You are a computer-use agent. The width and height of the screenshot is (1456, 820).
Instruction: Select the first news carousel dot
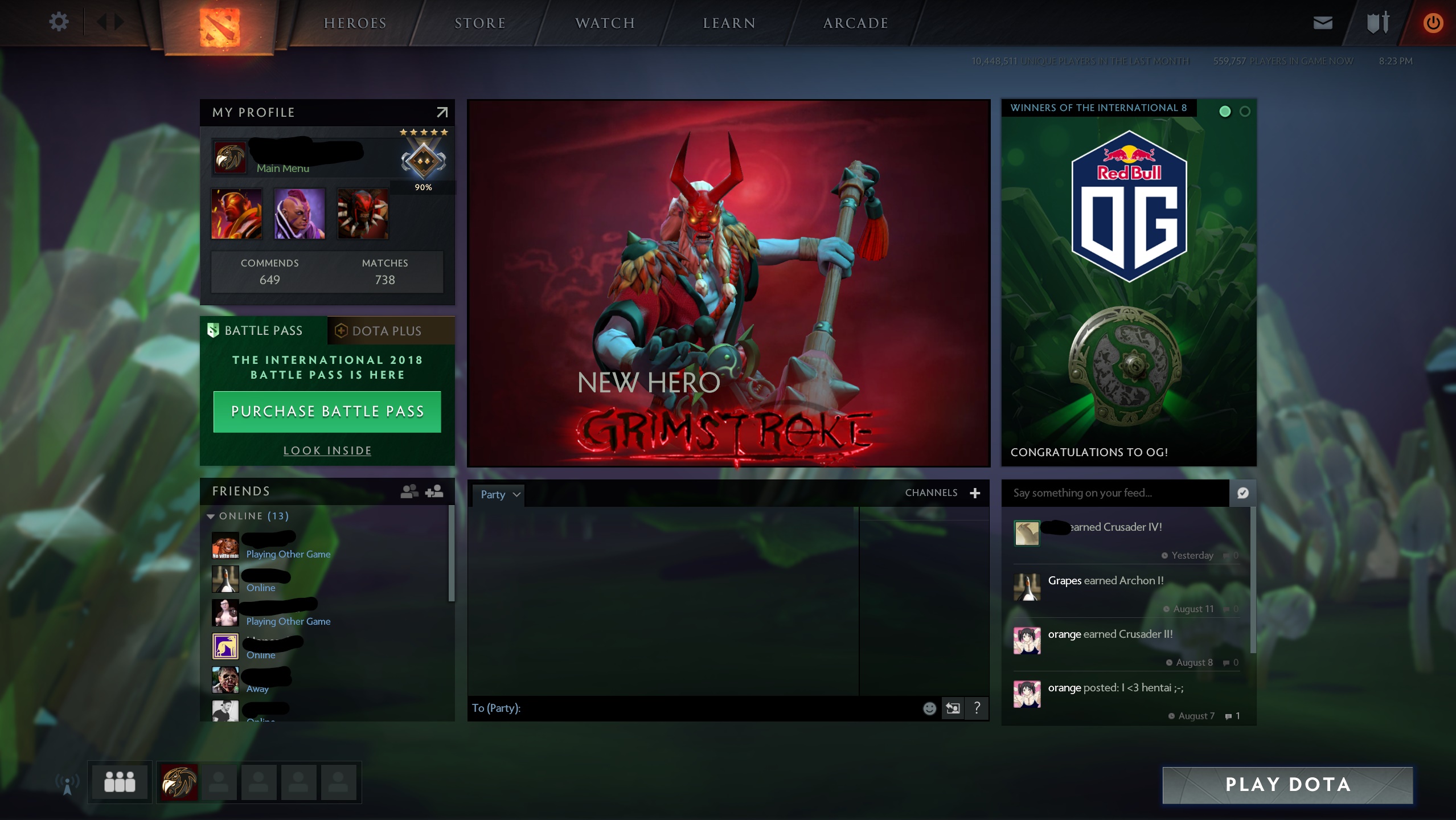(1224, 112)
